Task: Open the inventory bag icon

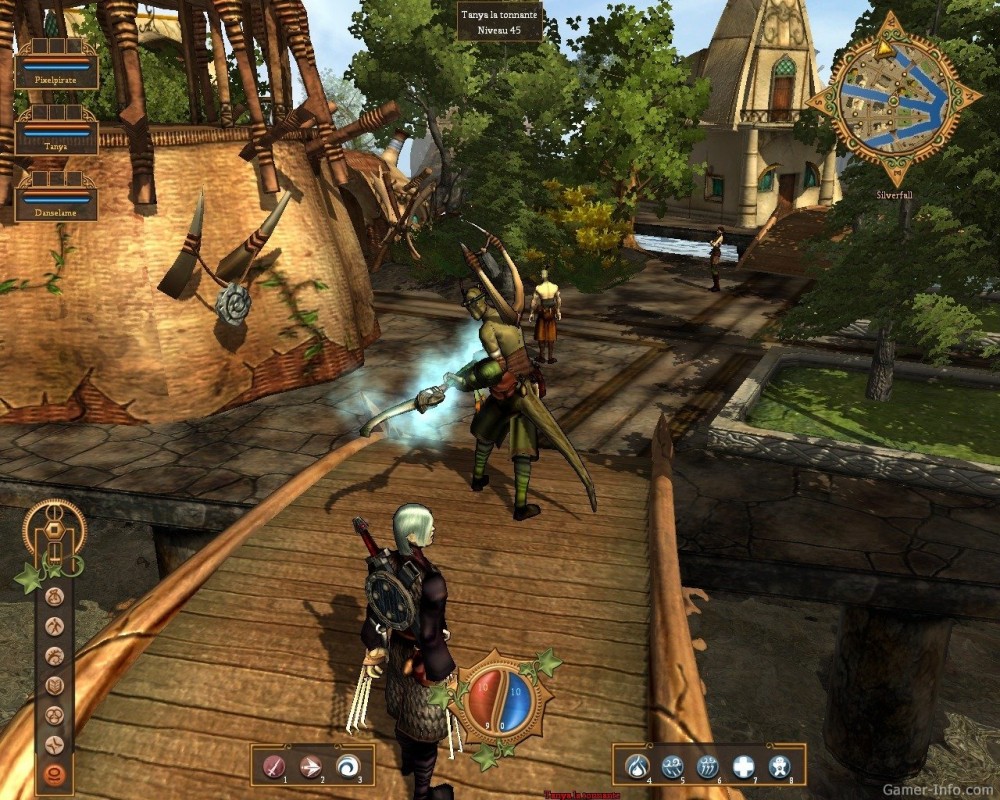Action: coord(55,596)
